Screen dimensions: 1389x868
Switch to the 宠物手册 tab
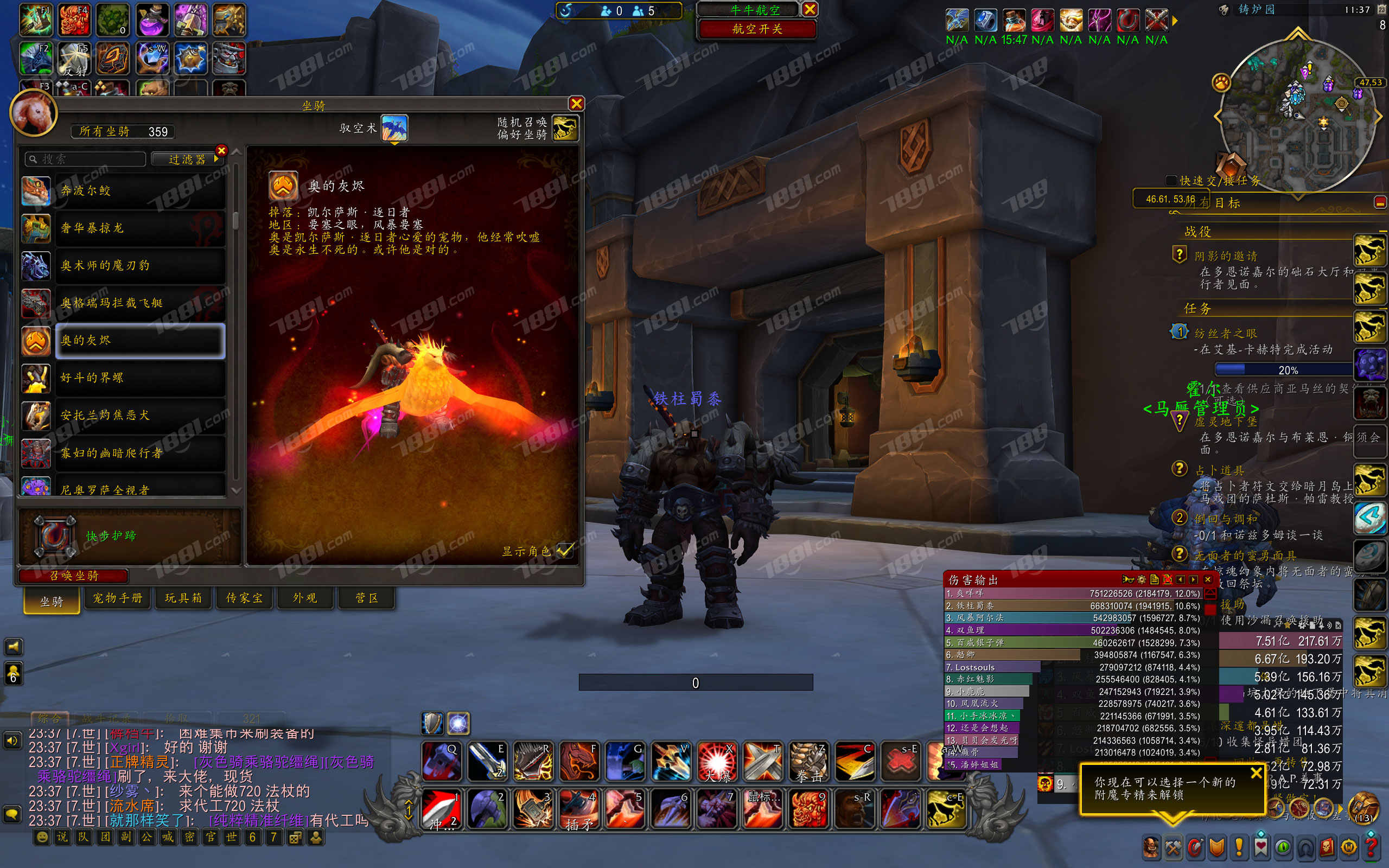coord(118,598)
